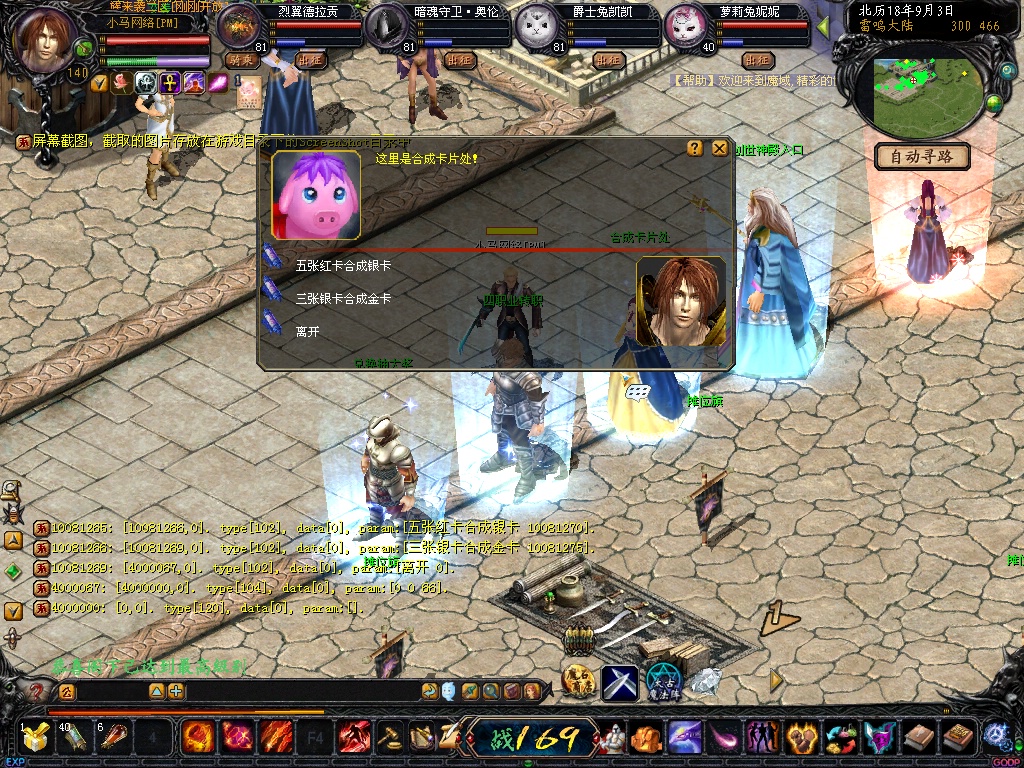The image size is (1024, 768).
Task: Open the 魔石 round gold button
Action: tap(578, 681)
